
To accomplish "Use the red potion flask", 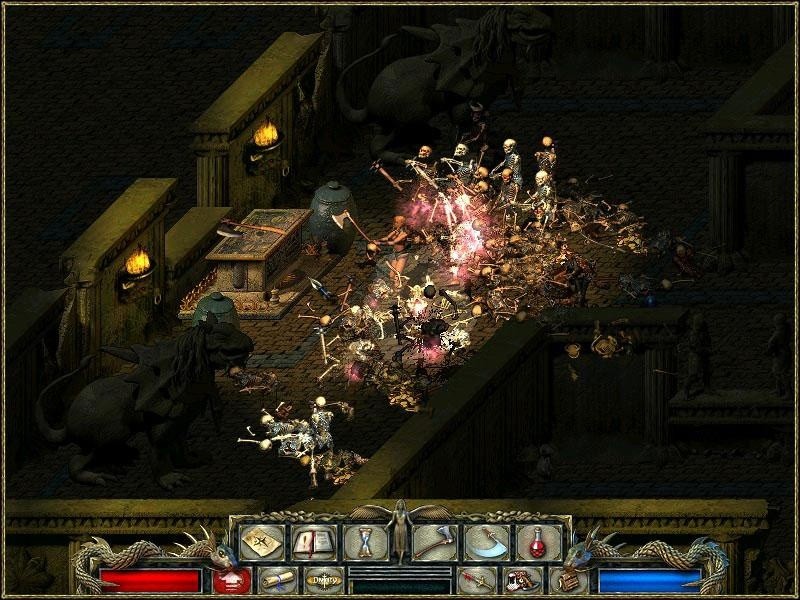I will (x=538, y=541).
